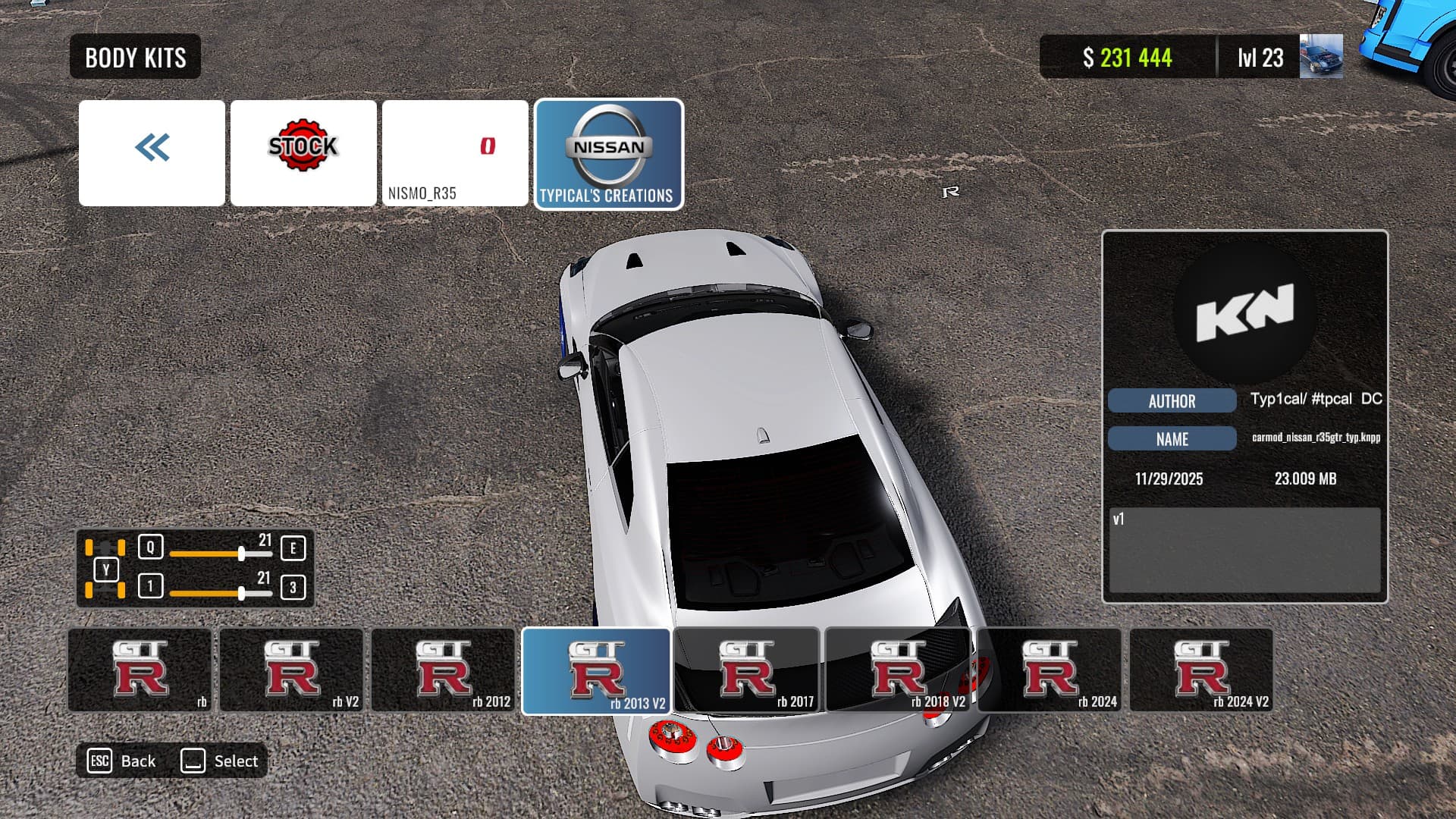Screen dimensions: 1456x819
Task: Click the player profile avatar
Action: tap(1321, 57)
